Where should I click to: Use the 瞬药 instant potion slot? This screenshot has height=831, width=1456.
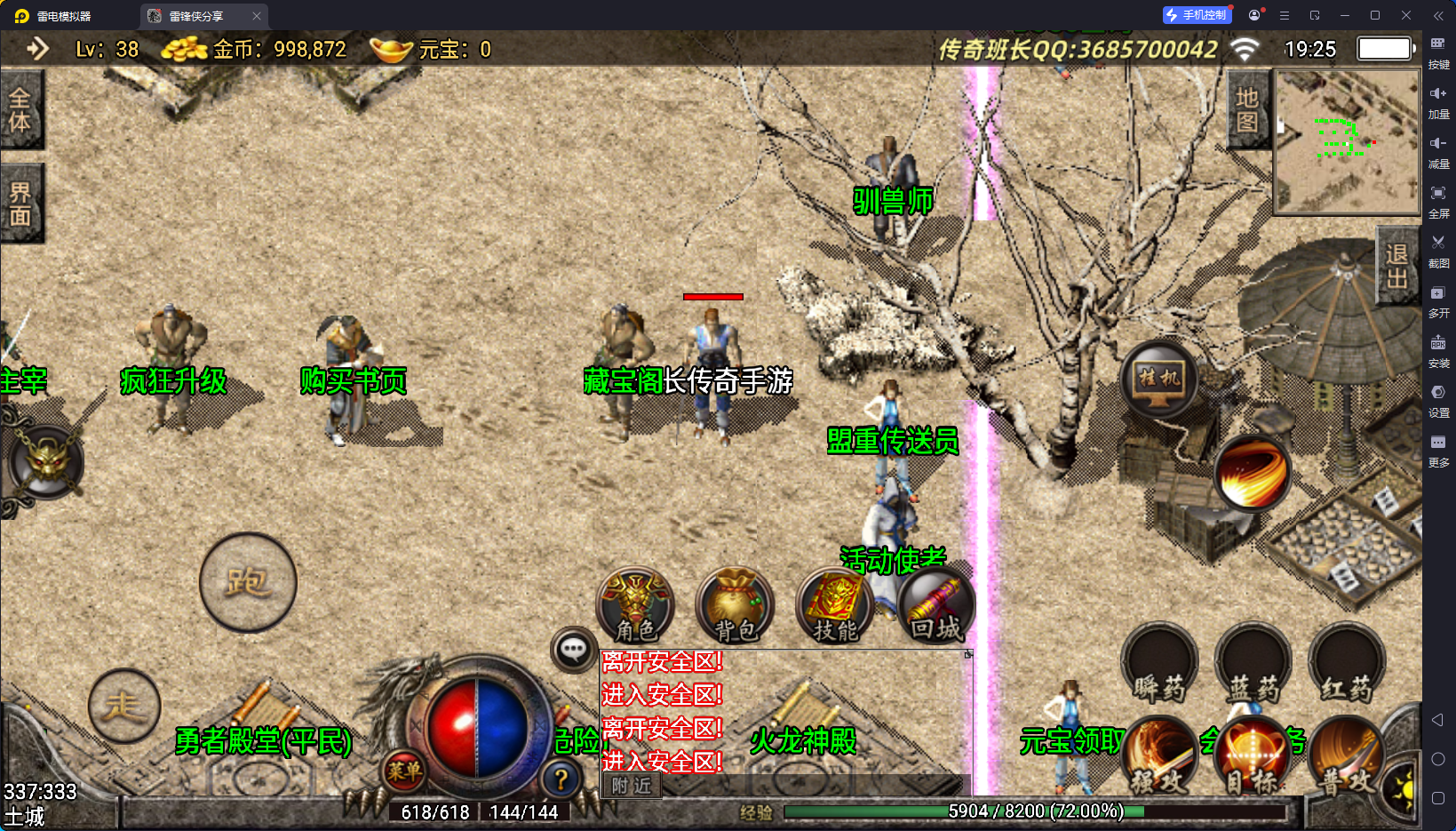1159,664
